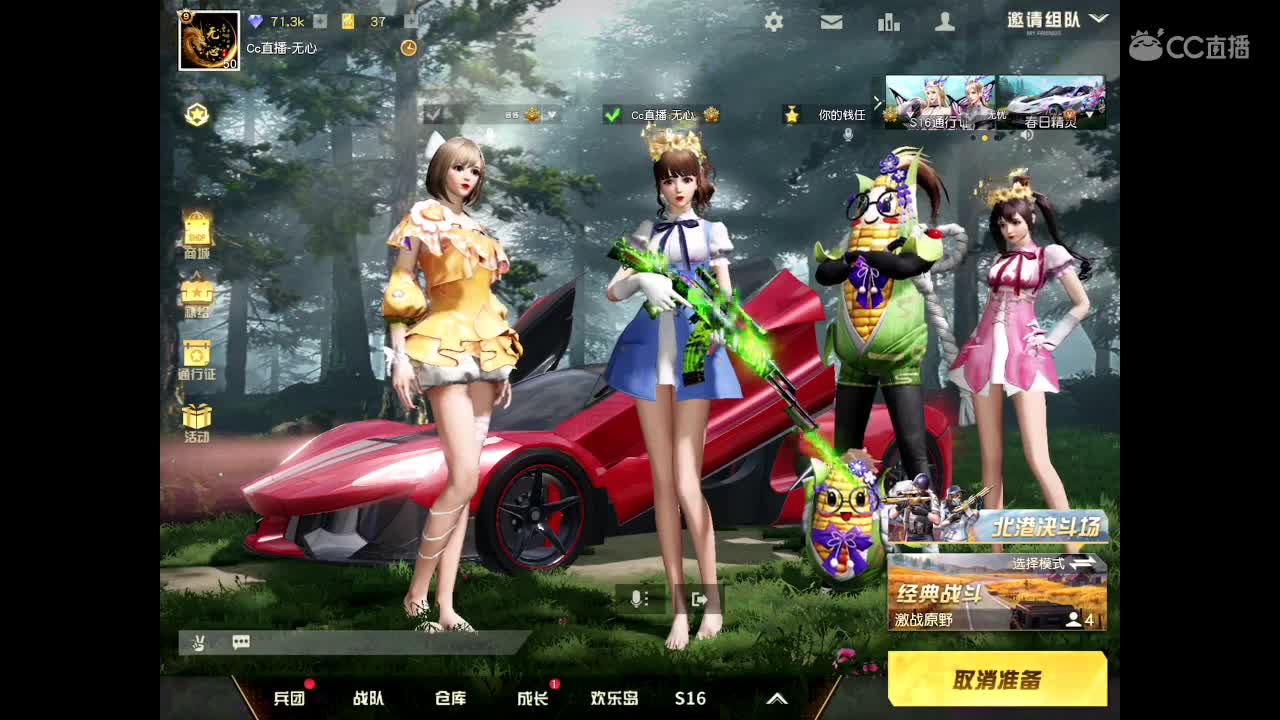
Task: Collapse bottom menu with the up chevron
Action: click(x=777, y=699)
